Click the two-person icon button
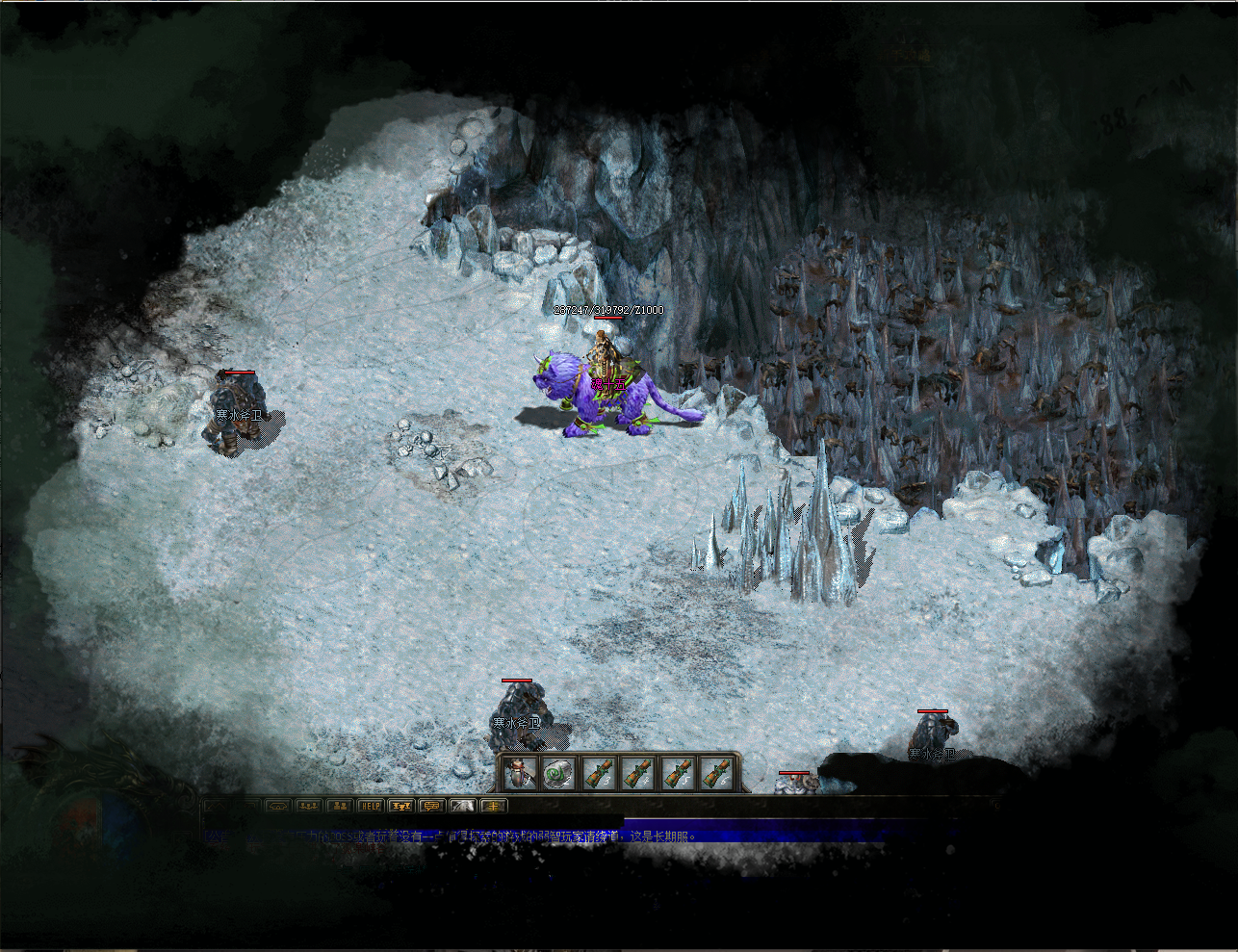Screen dimensions: 1238x952 pos(339,806)
